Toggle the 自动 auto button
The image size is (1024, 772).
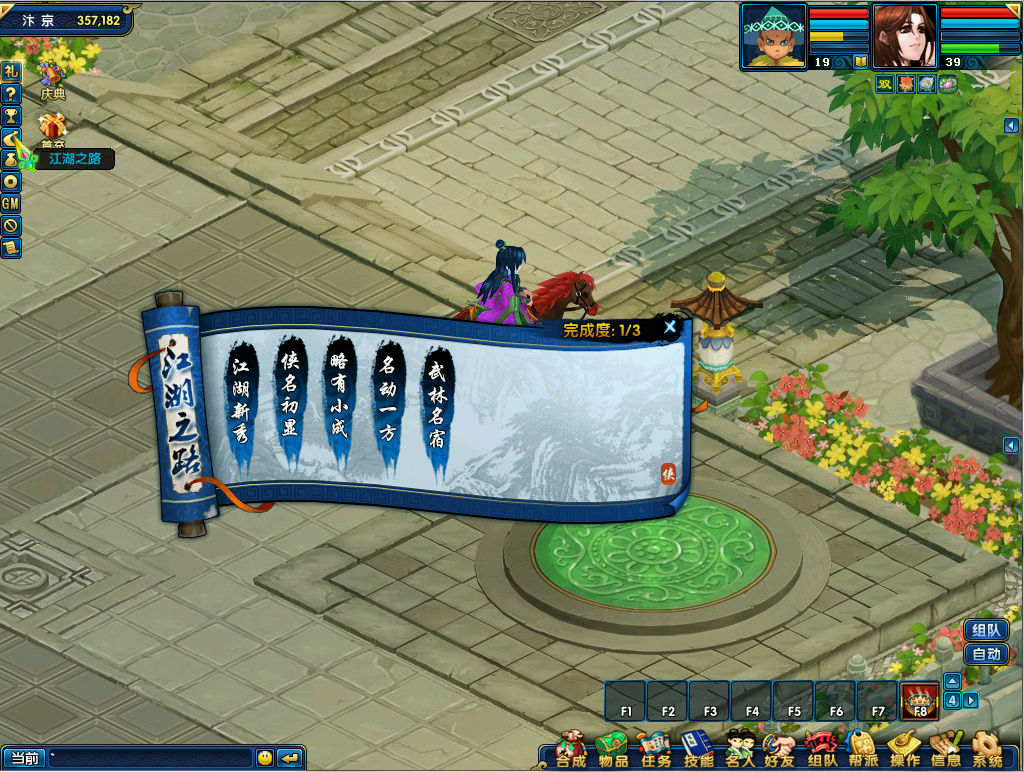(x=986, y=654)
